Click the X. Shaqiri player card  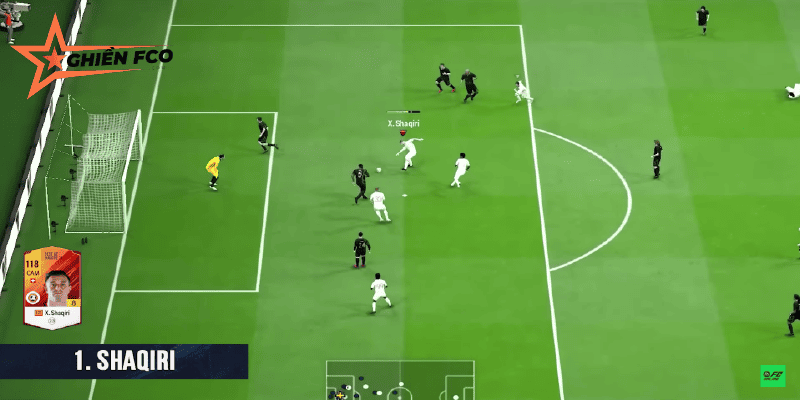click(x=54, y=286)
